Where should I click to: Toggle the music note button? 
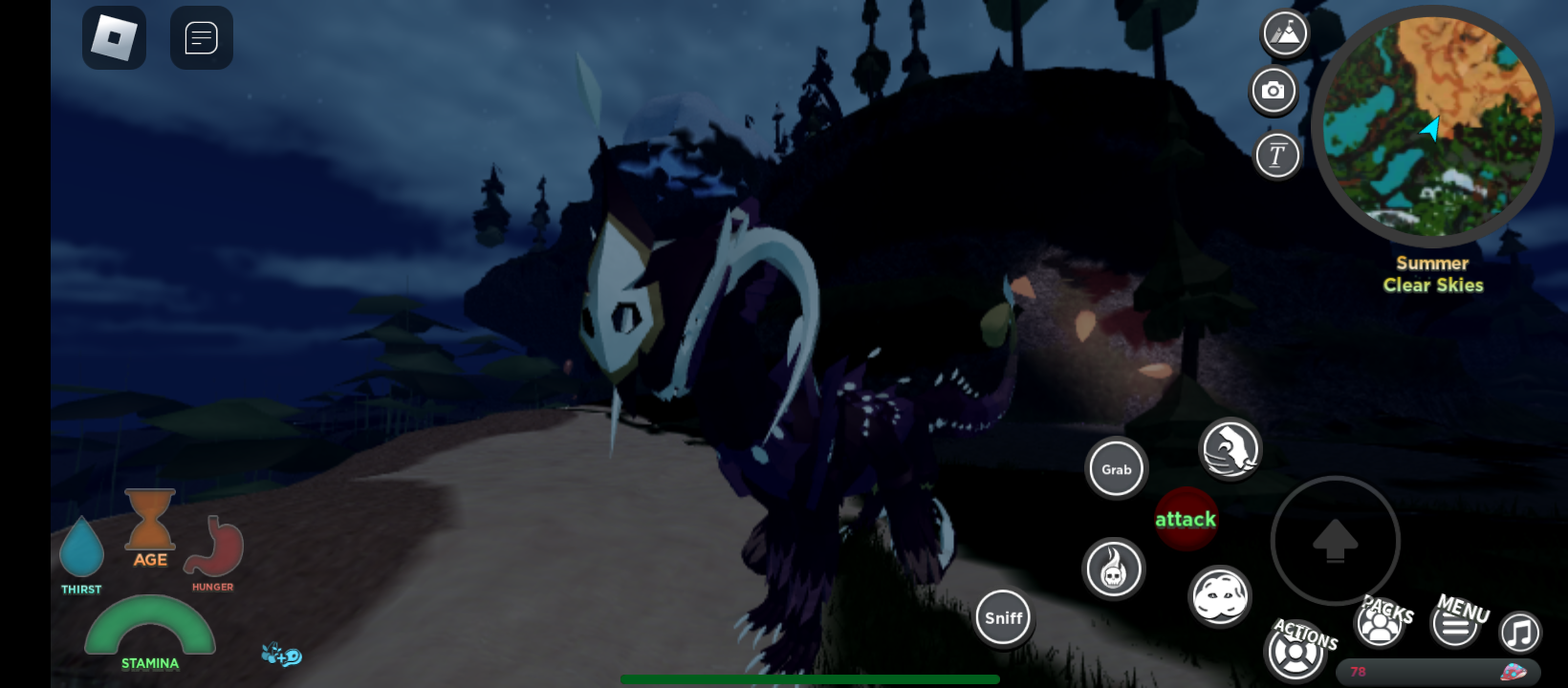click(x=1519, y=632)
